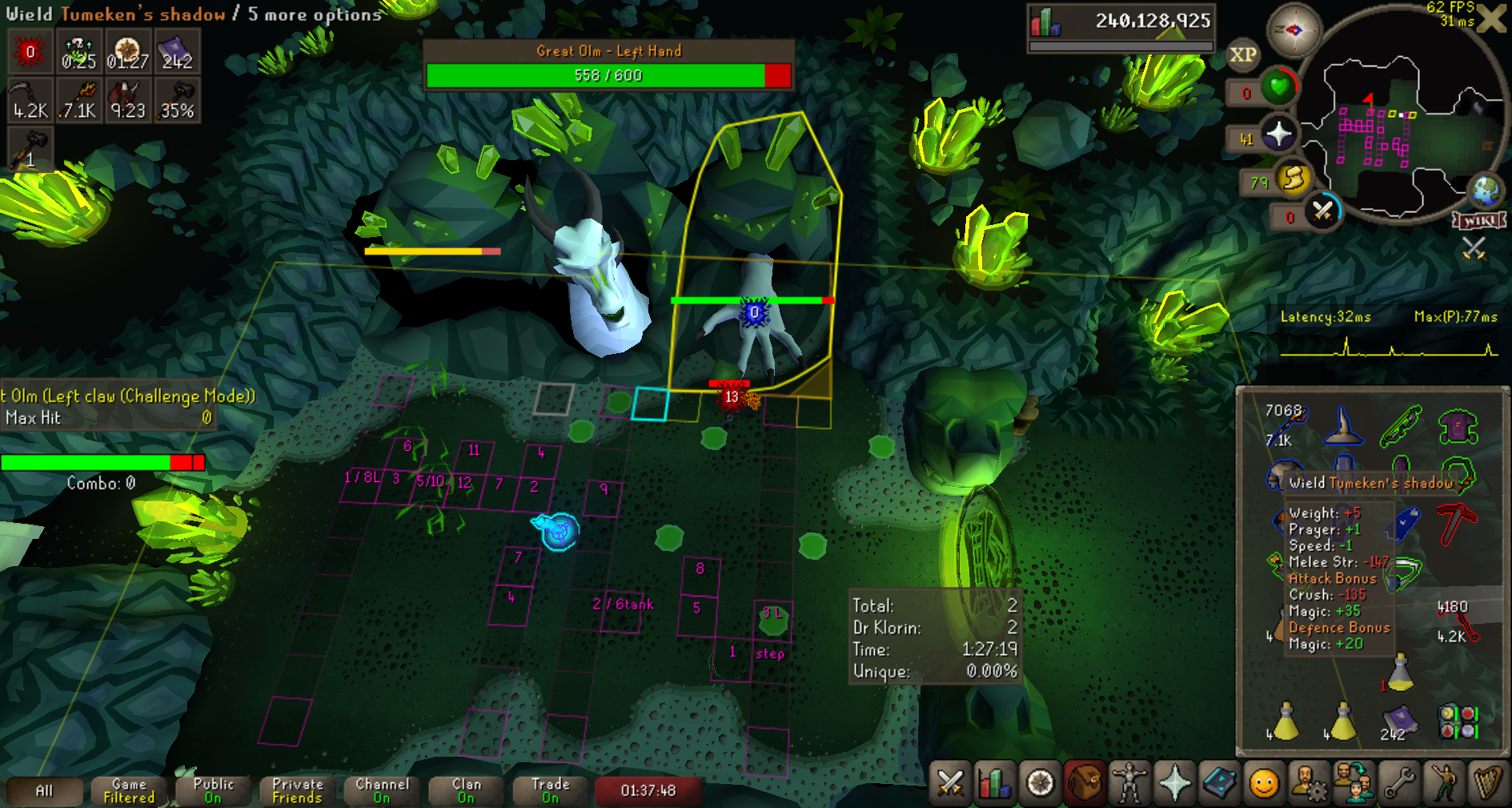
Task: Open the Prayer tab
Action: point(1174,783)
